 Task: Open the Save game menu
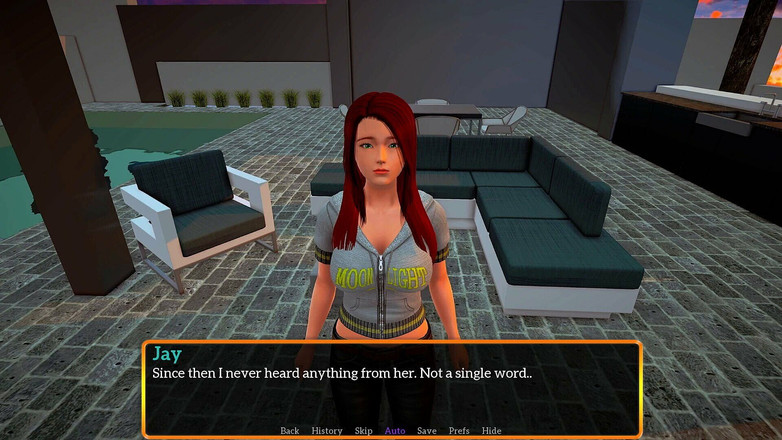point(427,431)
